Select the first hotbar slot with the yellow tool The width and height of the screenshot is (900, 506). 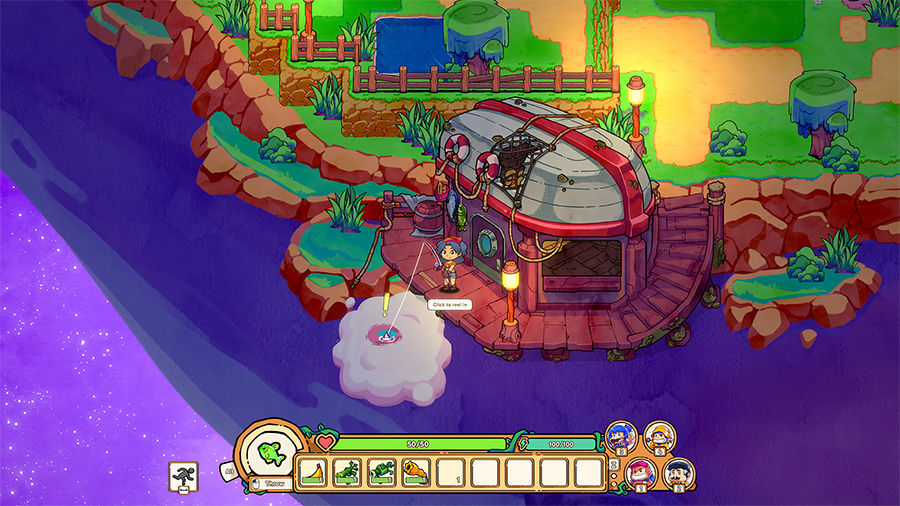[x=313, y=472]
